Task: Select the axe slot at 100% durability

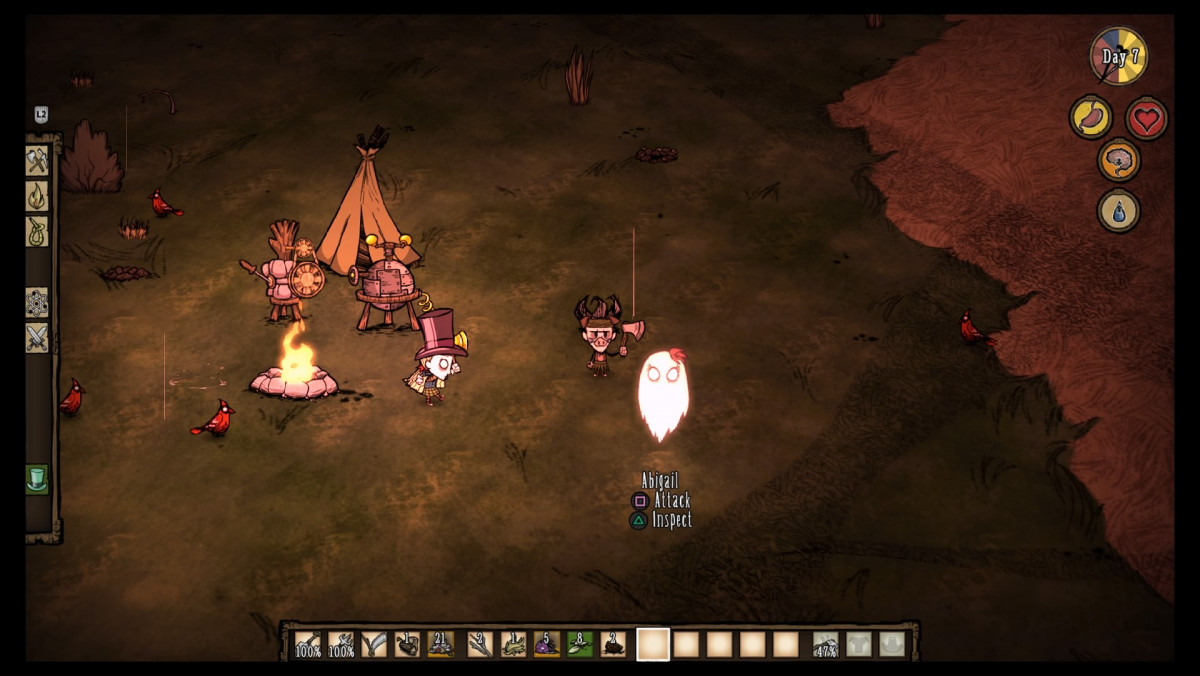Action: click(x=308, y=644)
